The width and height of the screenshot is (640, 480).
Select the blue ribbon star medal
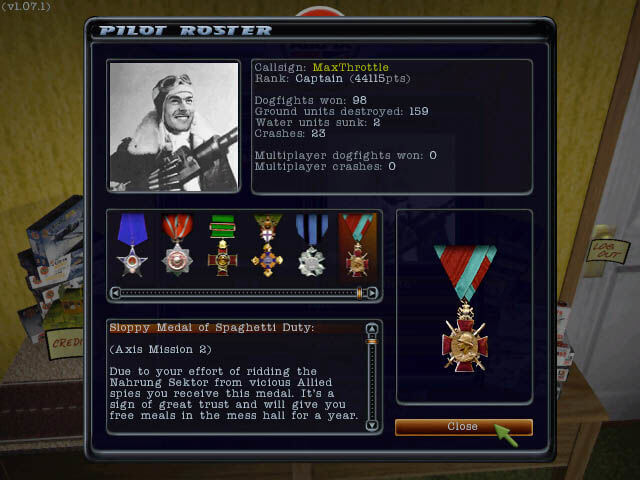[132, 246]
